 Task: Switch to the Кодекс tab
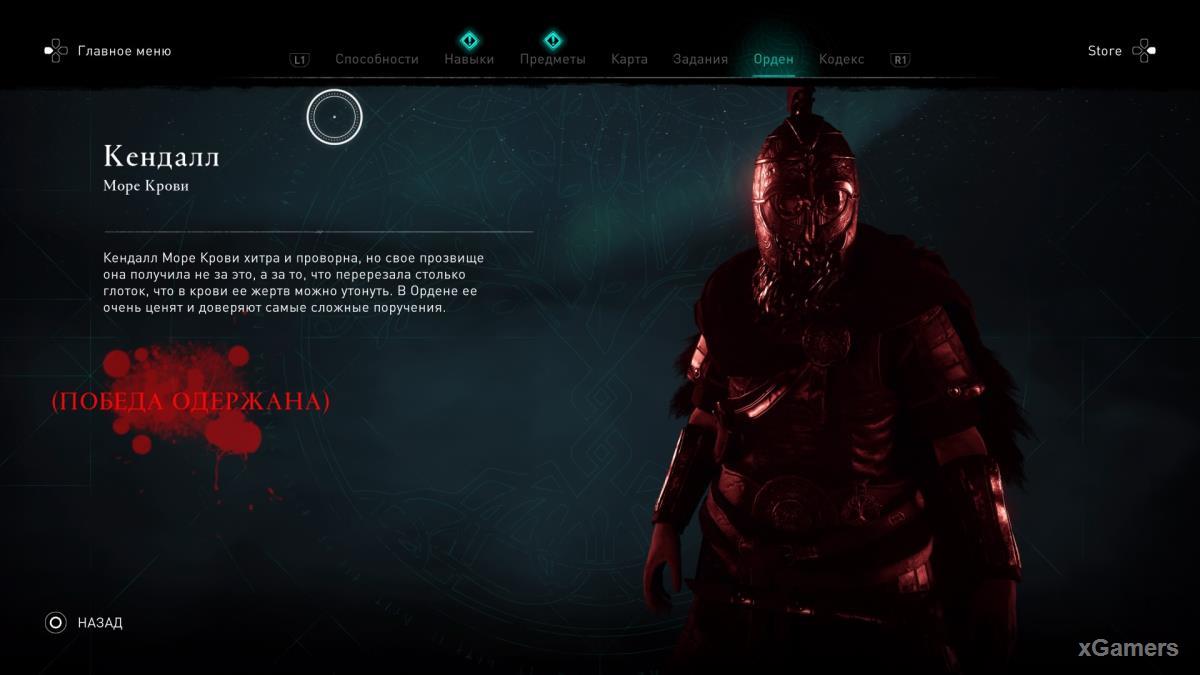click(x=841, y=59)
